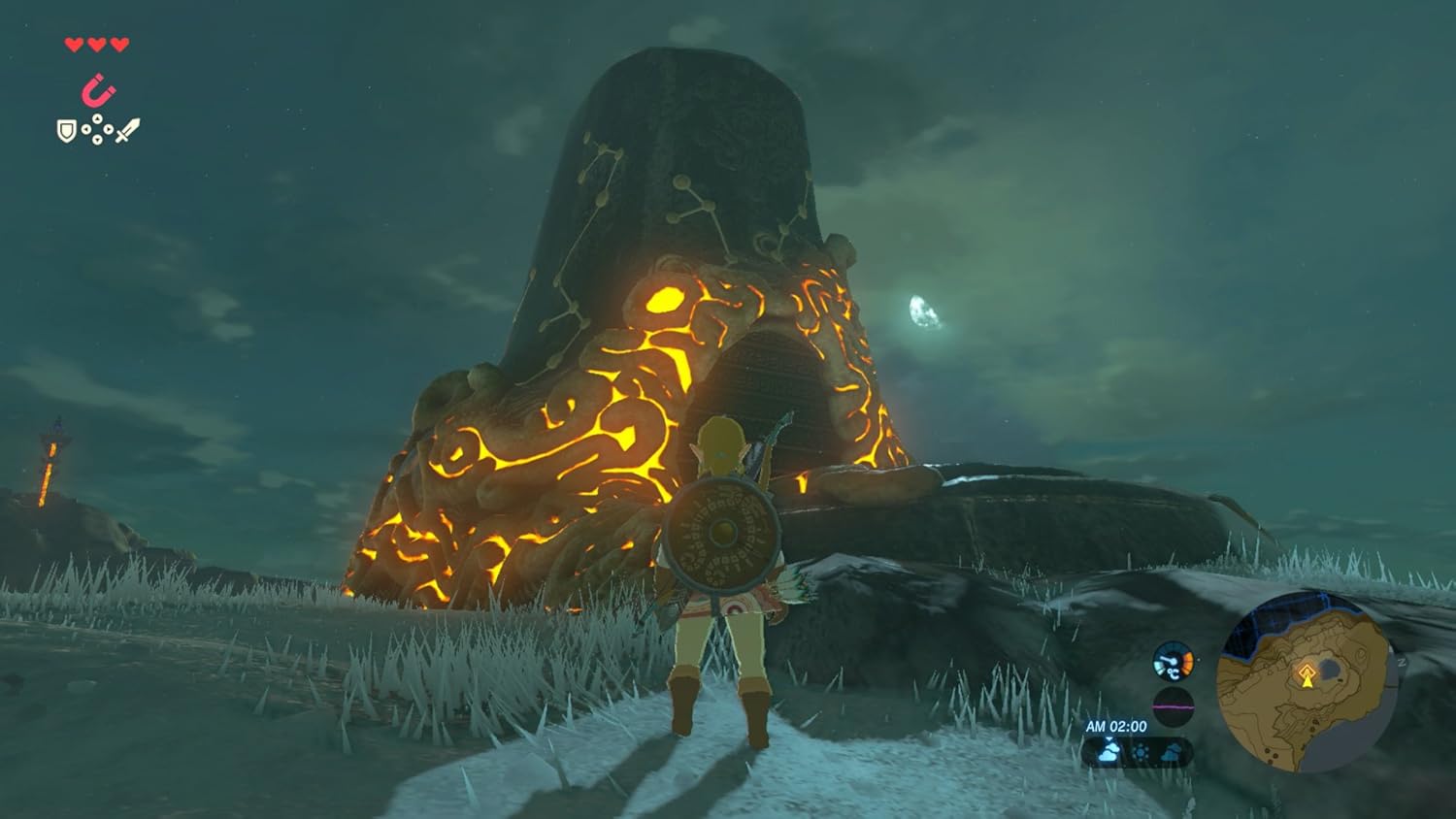
Task: Click the N compass marker on the minimap
Action: [1403, 662]
